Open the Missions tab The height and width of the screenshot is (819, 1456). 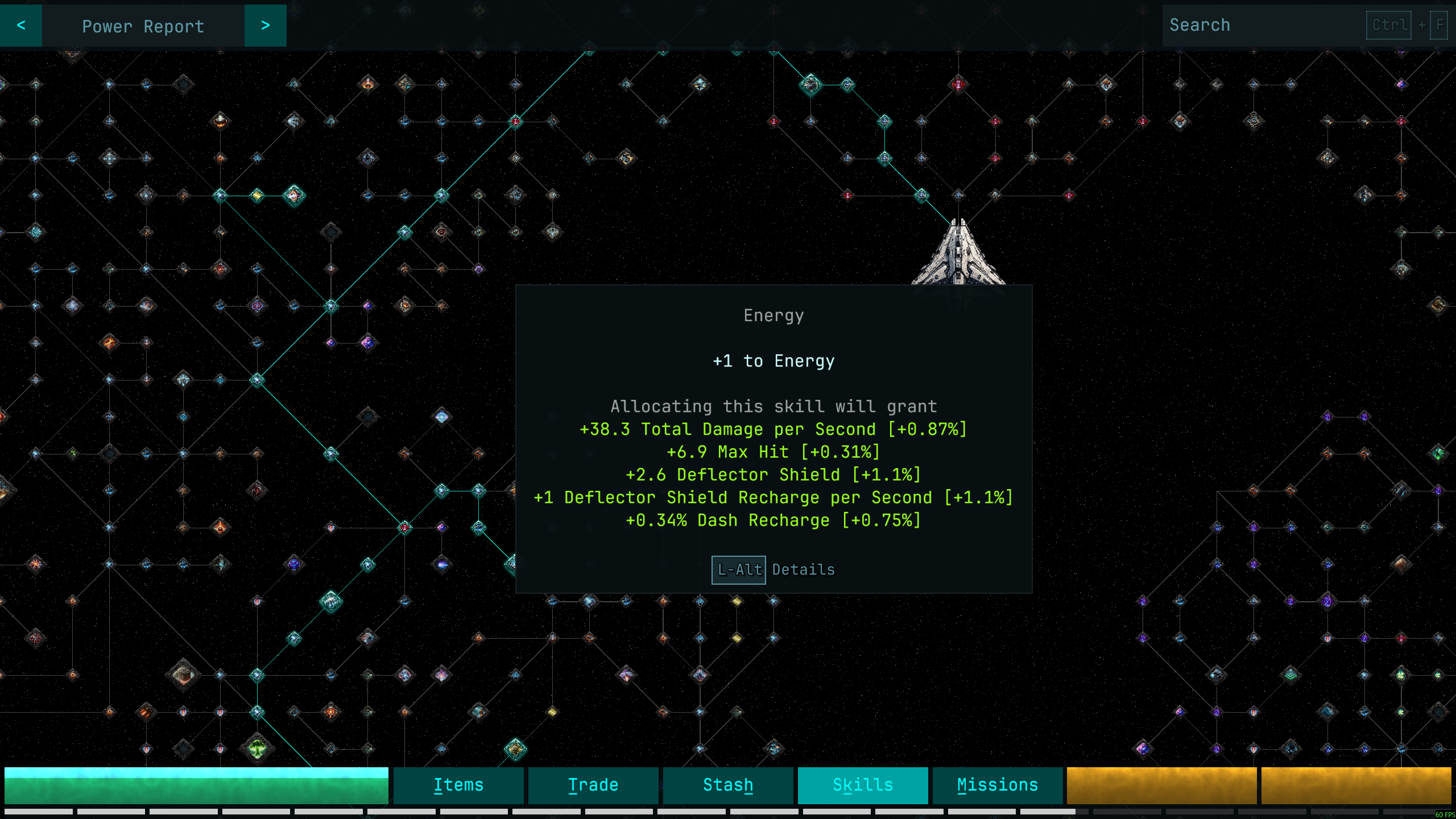click(998, 785)
